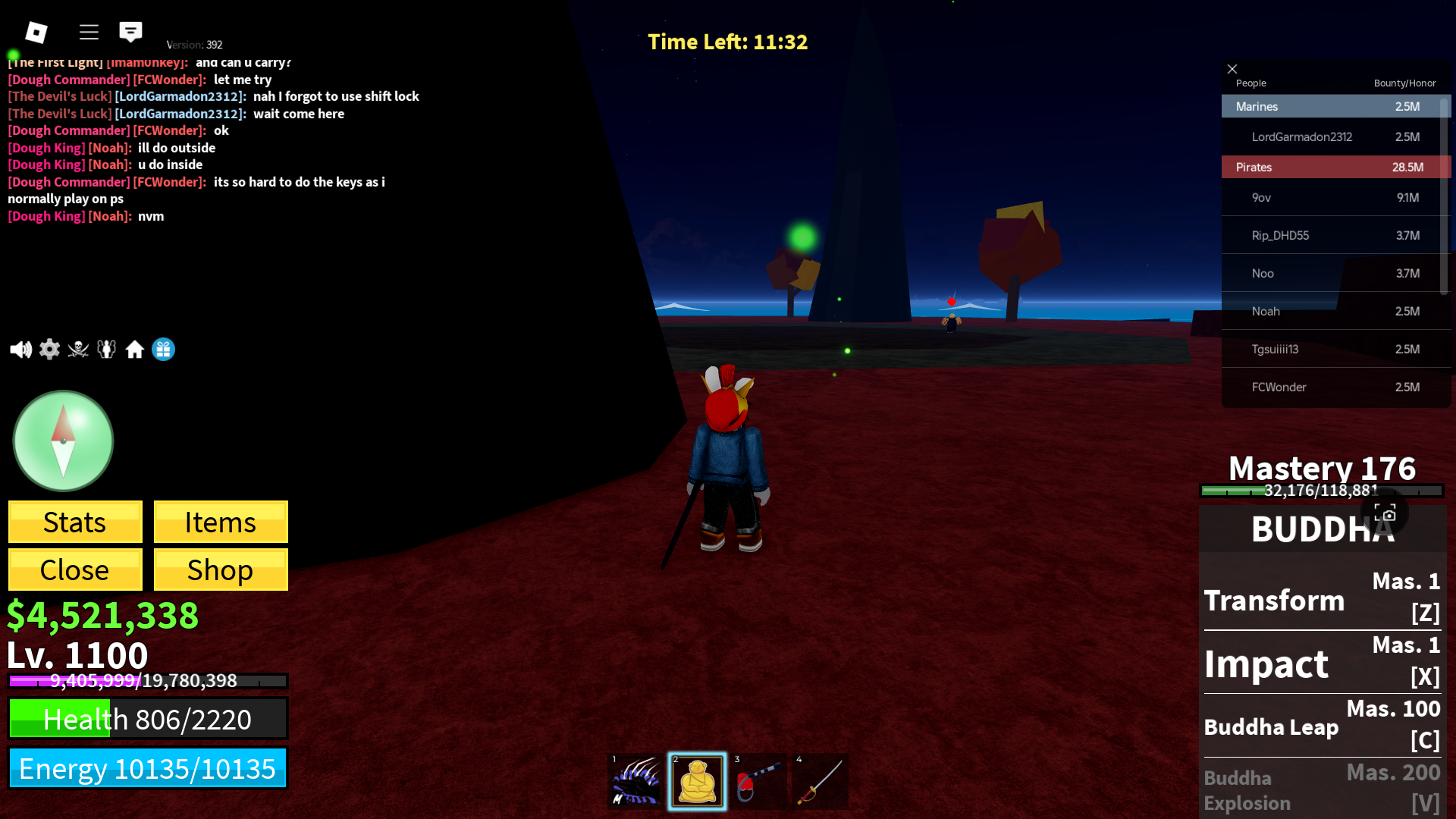This screenshot has width=1456, height=819.
Task: Open the Shop menu
Action: point(221,570)
